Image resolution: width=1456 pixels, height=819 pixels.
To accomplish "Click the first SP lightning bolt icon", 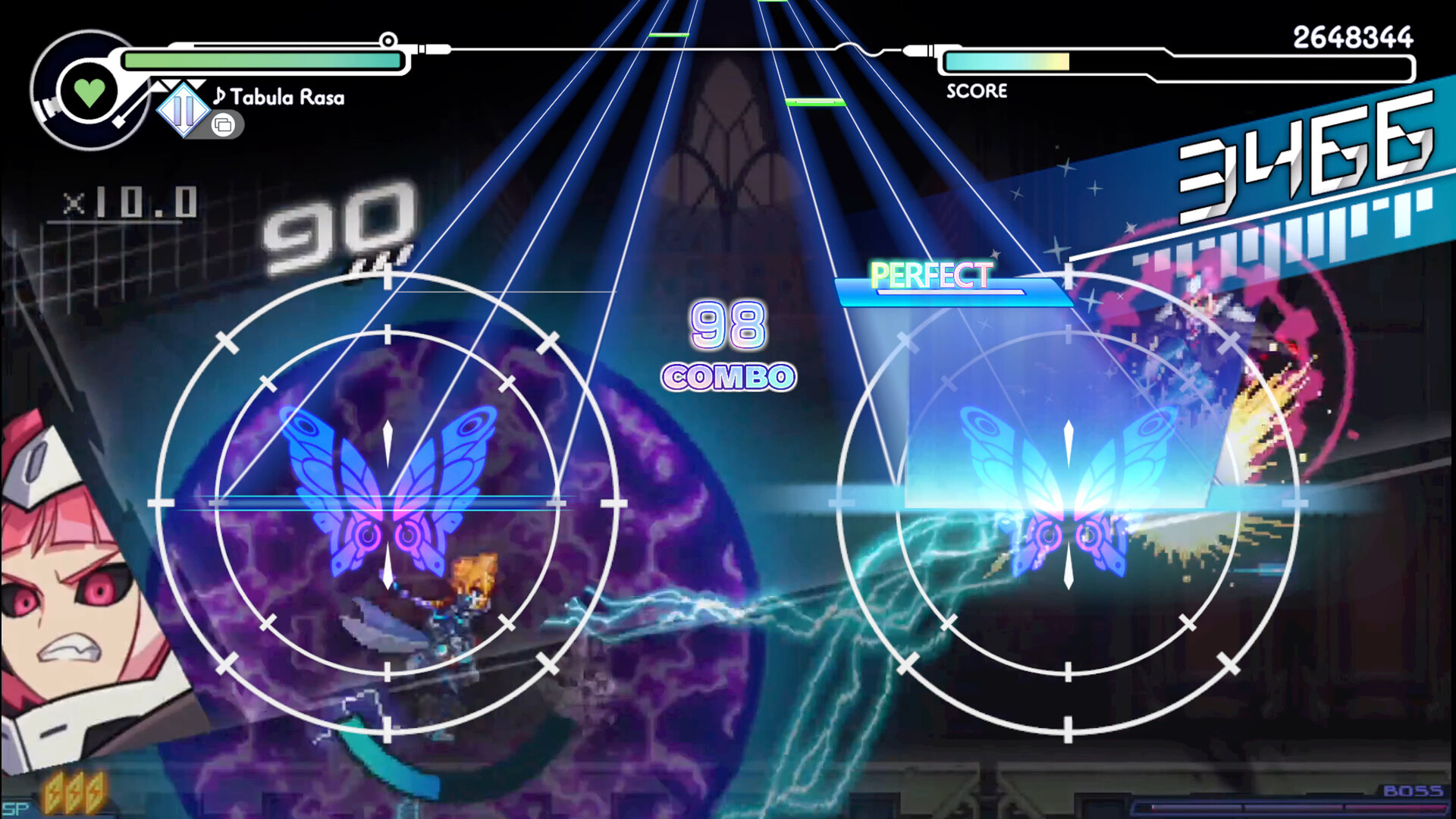I will [55, 791].
